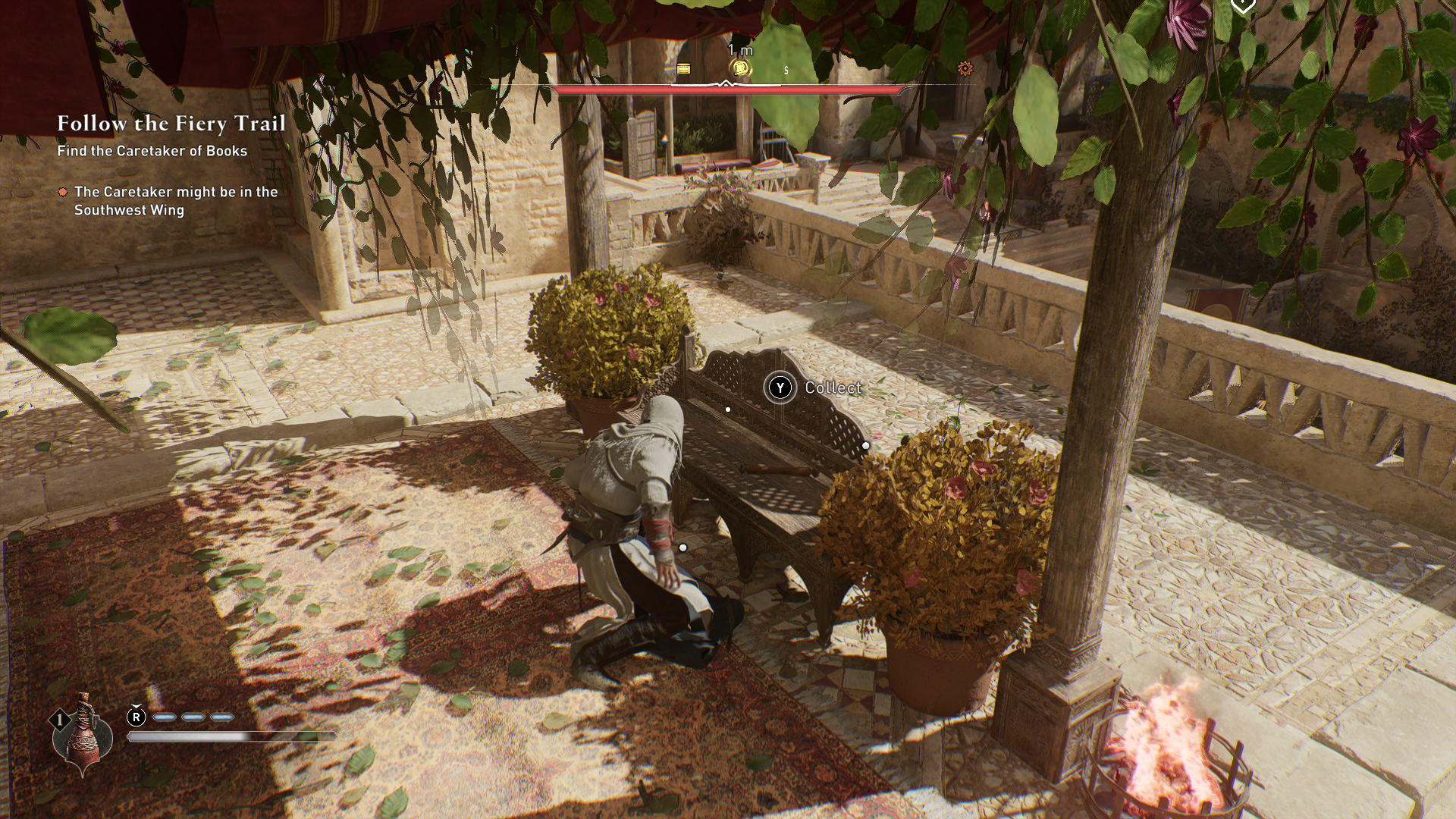Toggle the third blue focus pip
Image resolution: width=1456 pixels, height=819 pixels.
[x=221, y=716]
